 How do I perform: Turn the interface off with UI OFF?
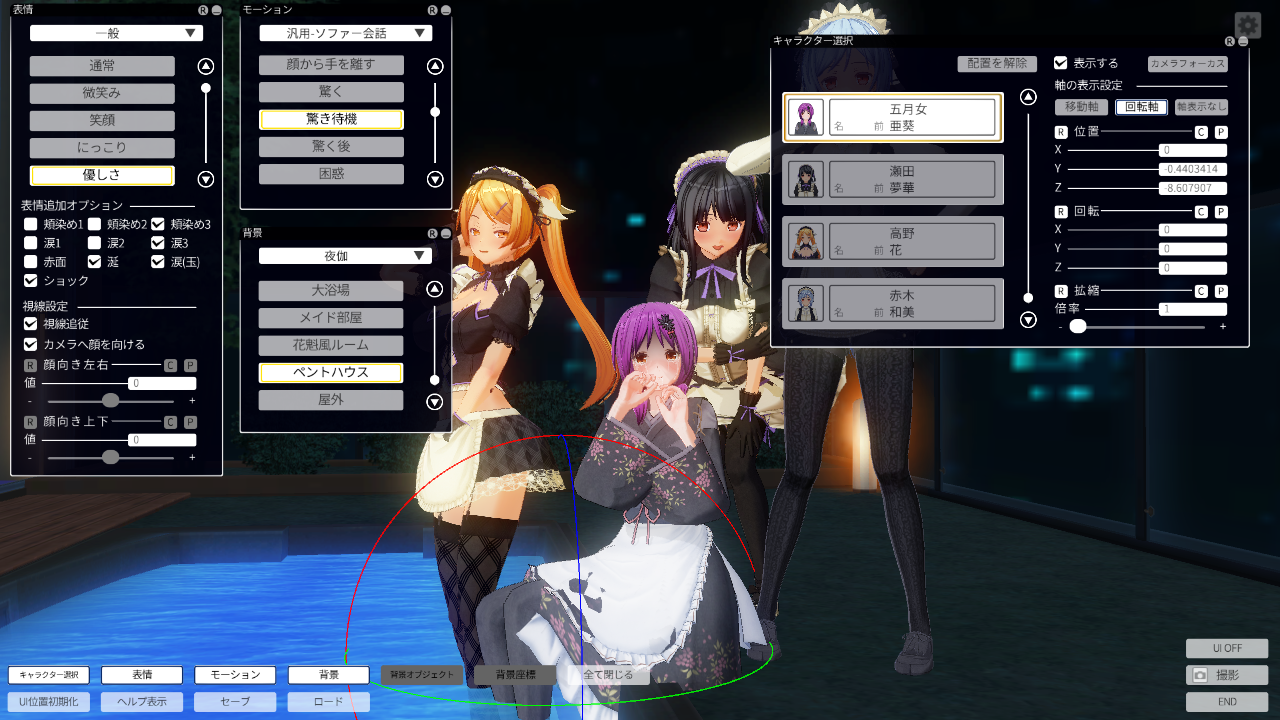click(1227, 649)
